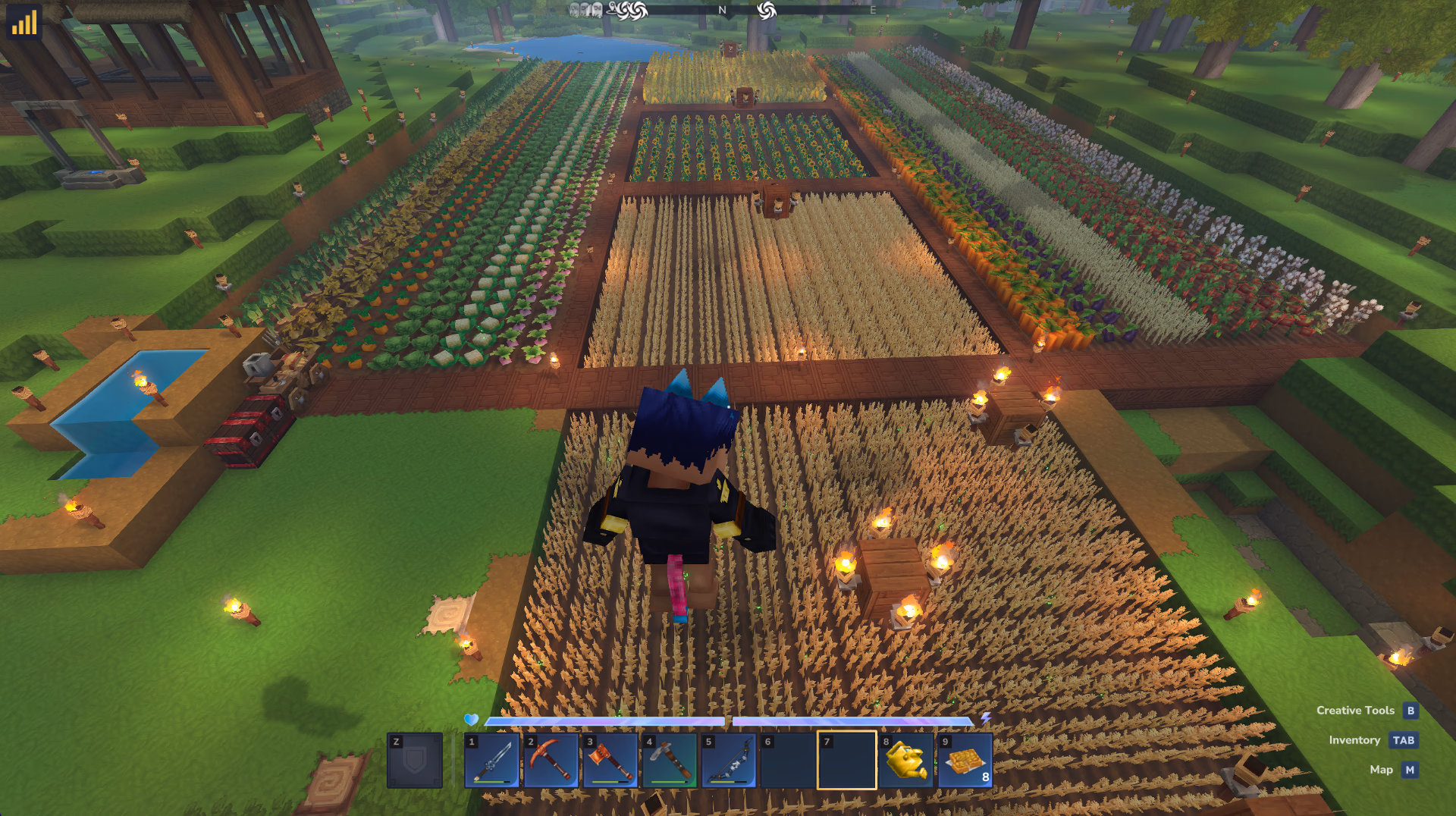
Task: Open the Map via the M button
Action: [x=1408, y=770]
